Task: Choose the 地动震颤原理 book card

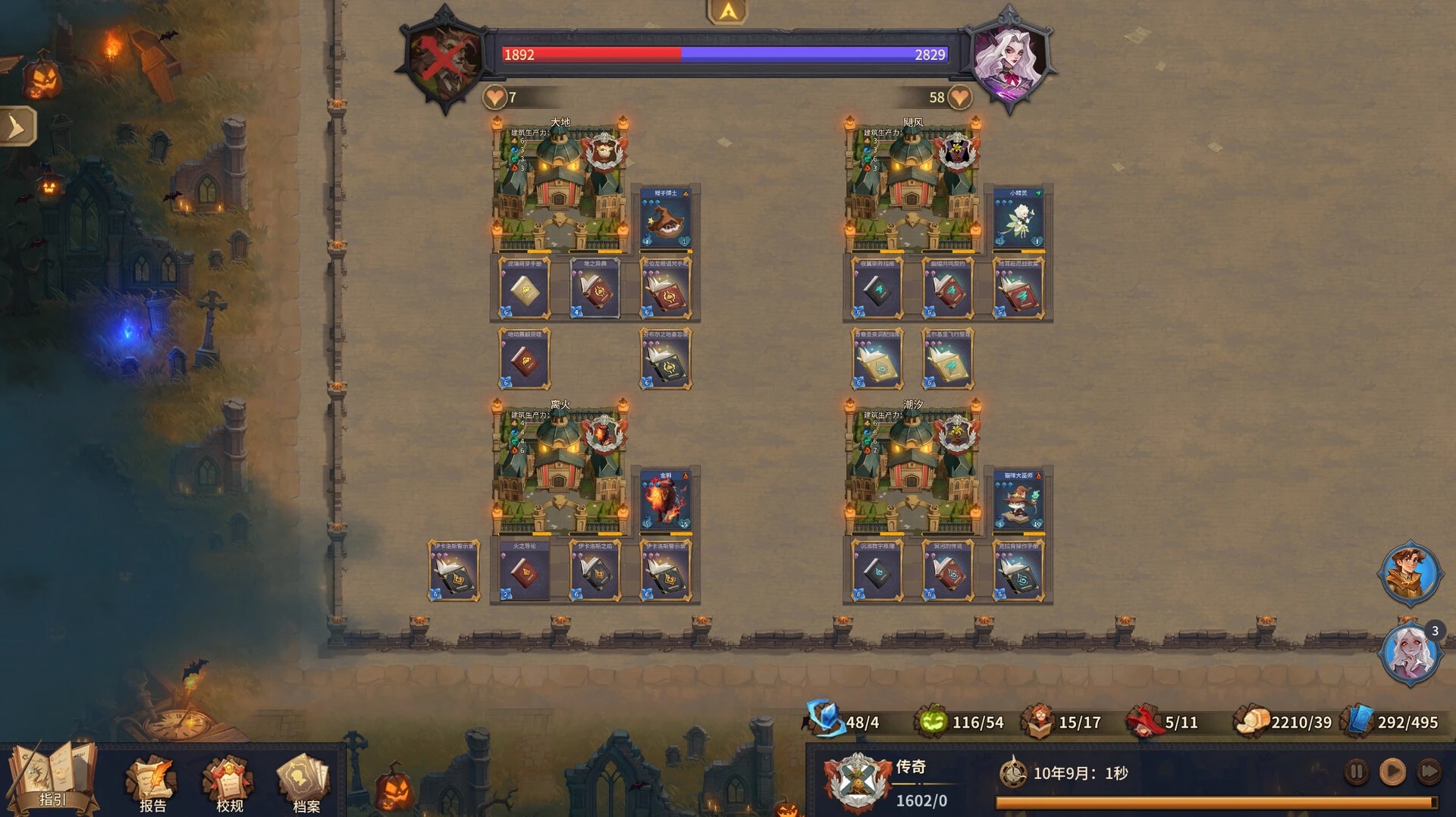Action: click(x=524, y=359)
